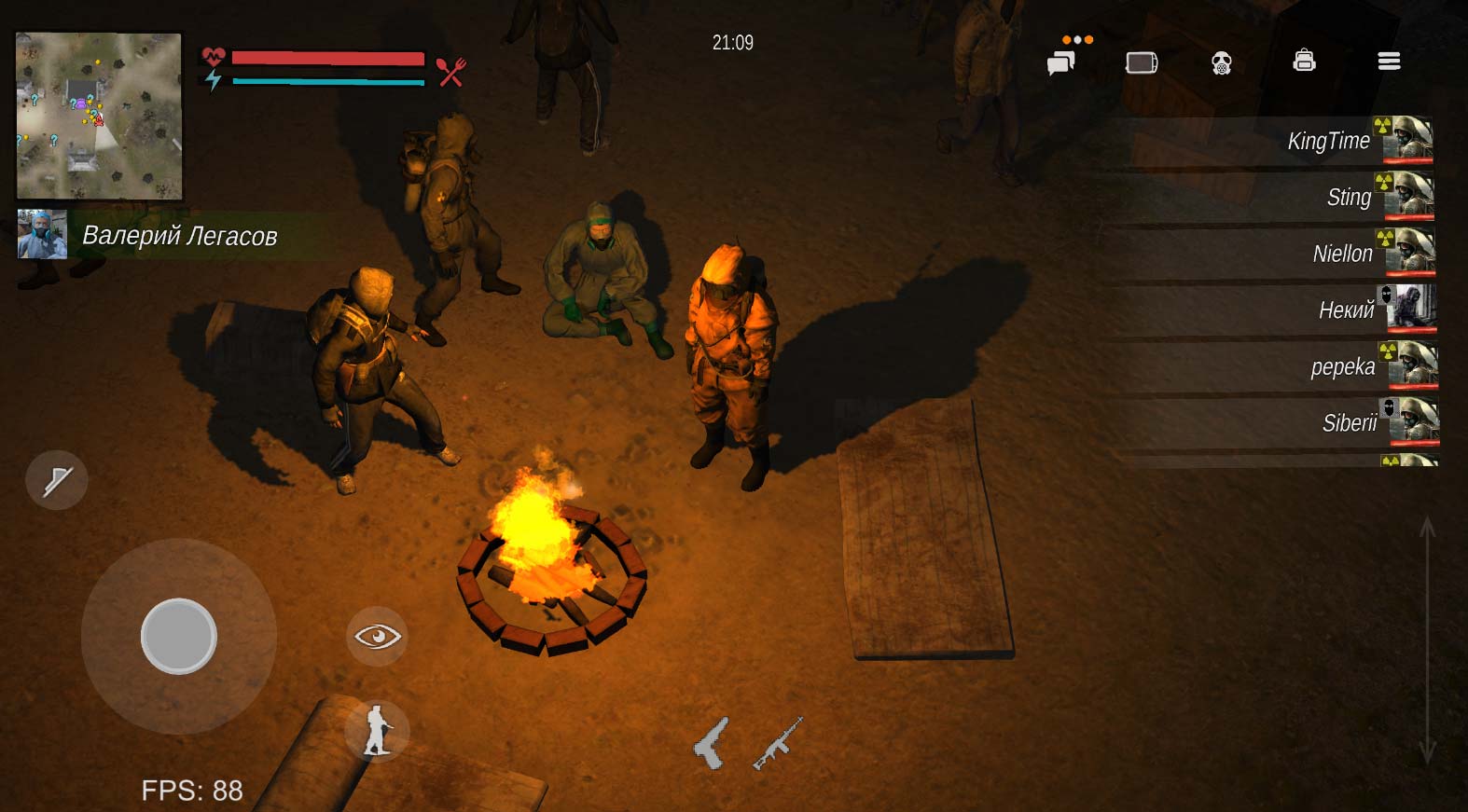Viewport: 1468px width, 812px height.
Task: Pick pepeka from the player list
Action: tap(1342, 366)
